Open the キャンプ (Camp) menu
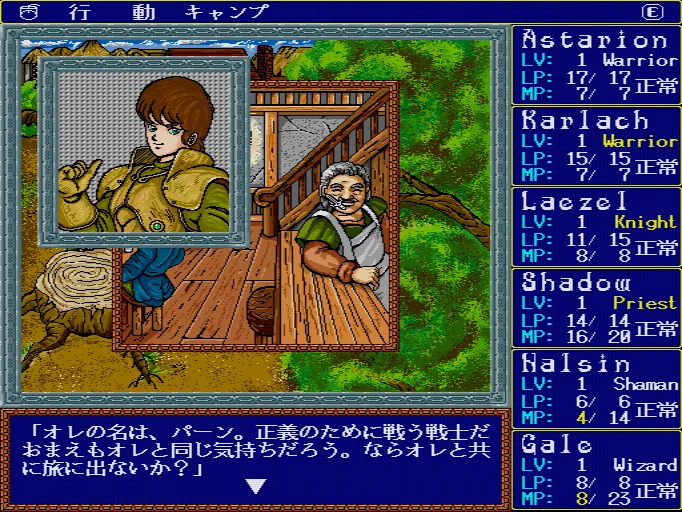 (x=228, y=12)
